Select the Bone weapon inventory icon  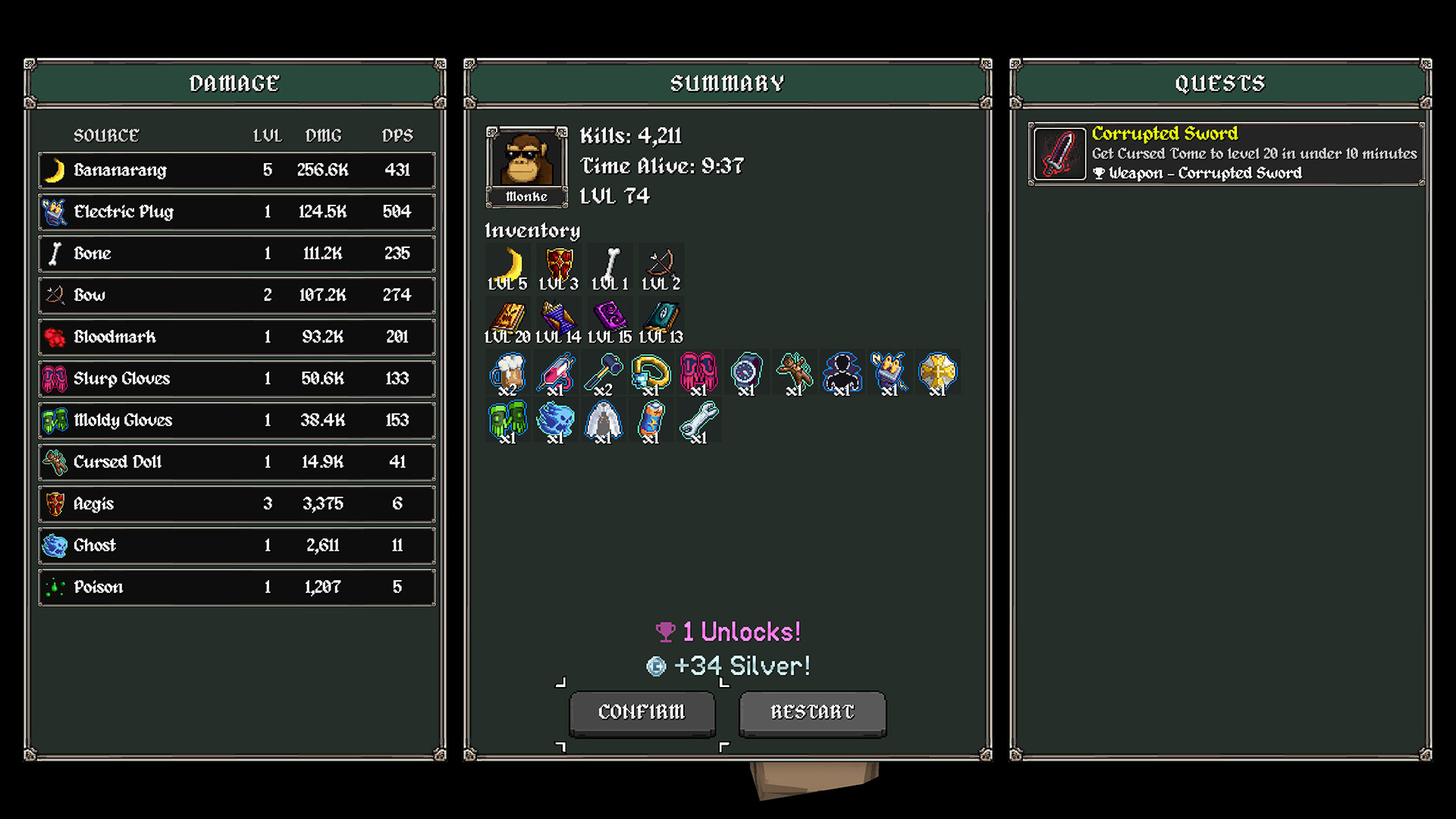point(610,265)
